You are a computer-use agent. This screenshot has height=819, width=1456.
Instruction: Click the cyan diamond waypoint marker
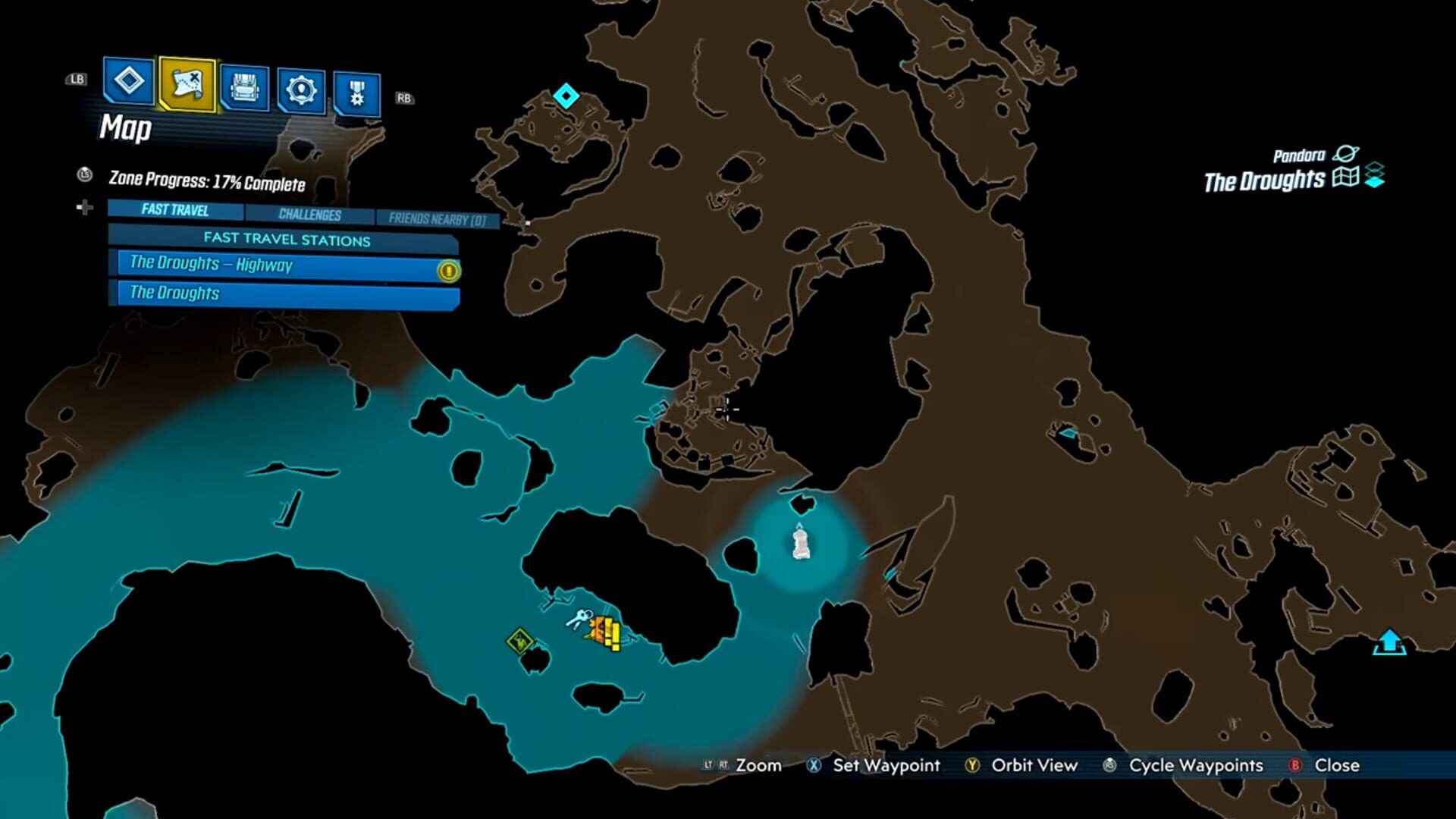tap(566, 96)
